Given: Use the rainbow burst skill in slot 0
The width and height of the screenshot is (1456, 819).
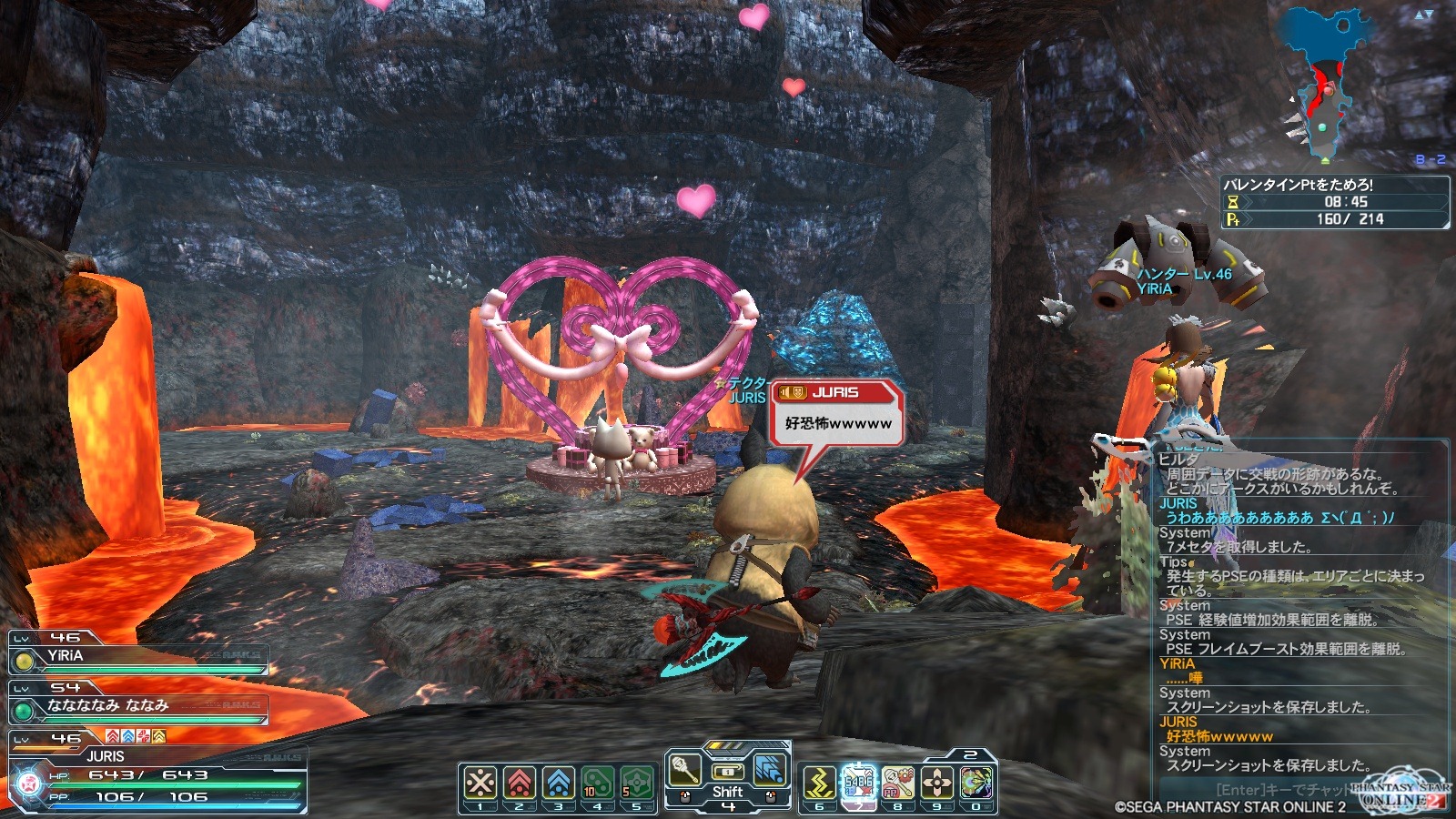Looking at the screenshot, I should [976, 784].
